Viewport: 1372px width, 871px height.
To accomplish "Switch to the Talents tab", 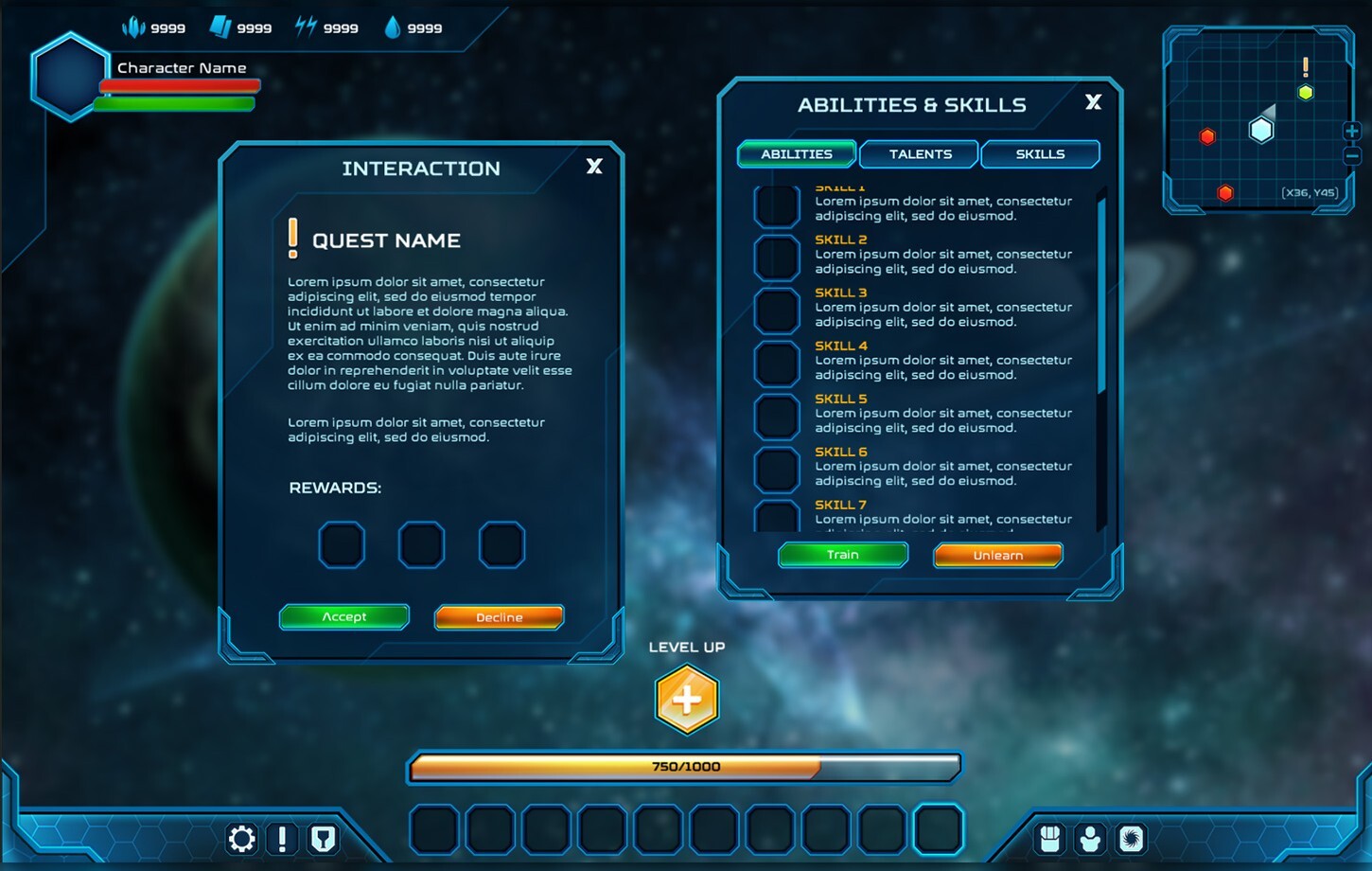I will 918,153.
